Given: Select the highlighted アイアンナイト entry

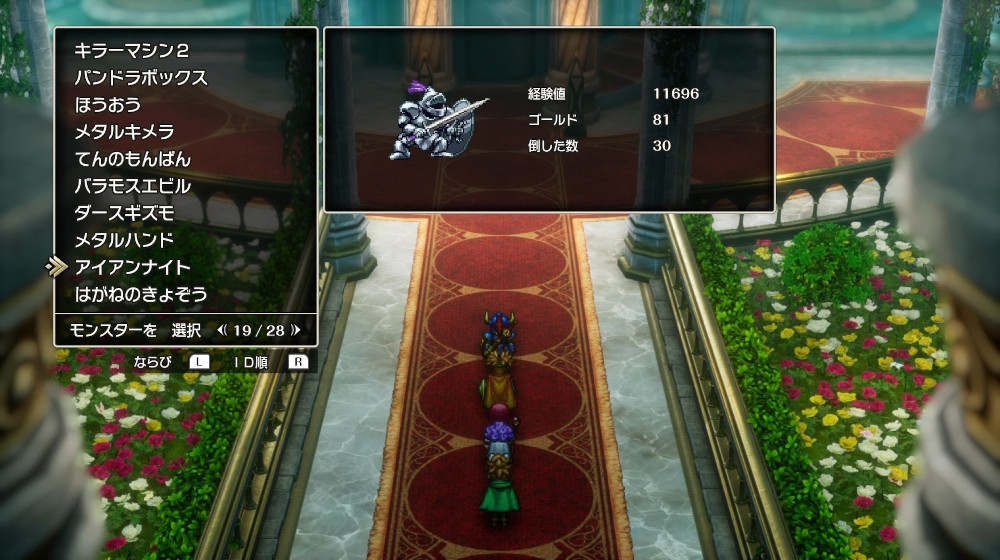Looking at the screenshot, I should pos(132,267).
